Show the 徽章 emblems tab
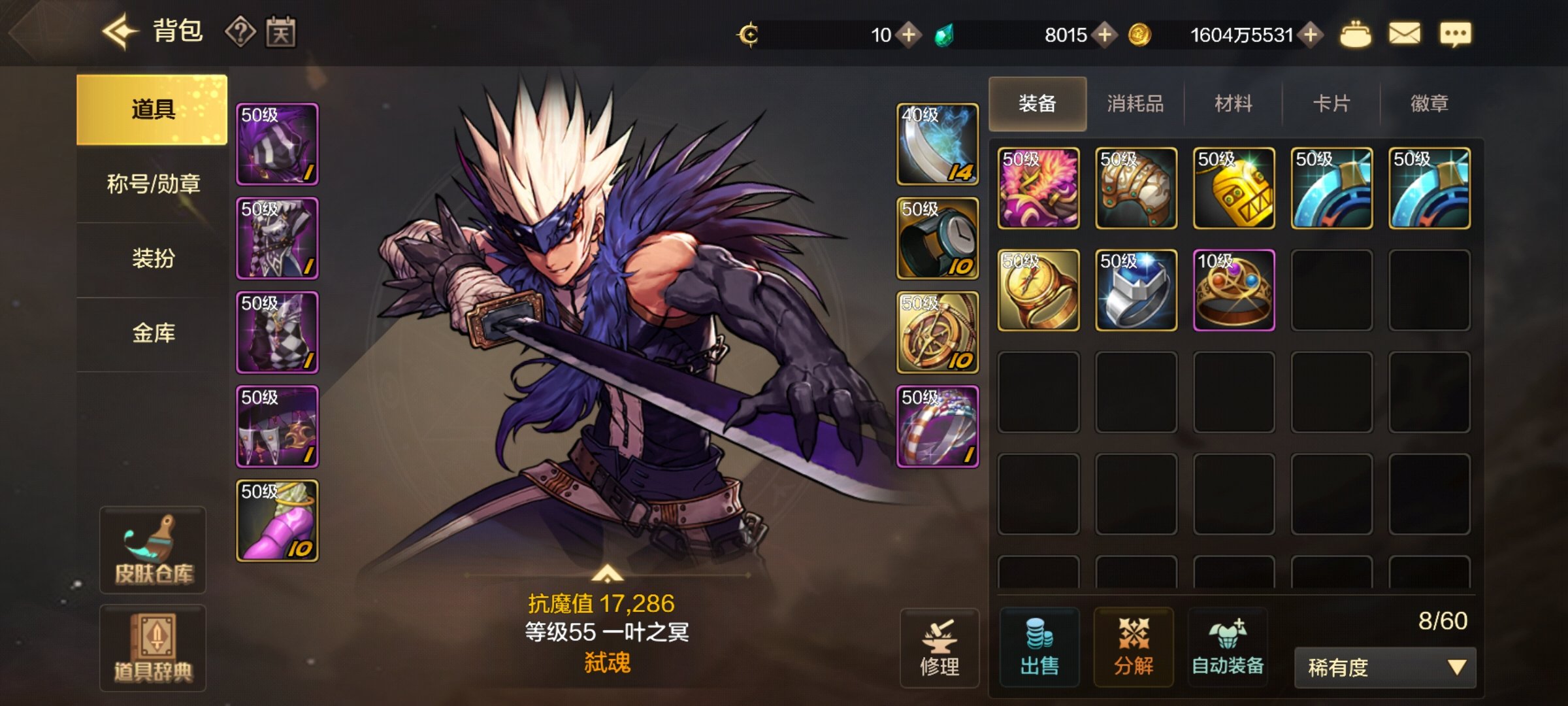The height and width of the screenshot is (706, 1568). tap(1429, 103)
